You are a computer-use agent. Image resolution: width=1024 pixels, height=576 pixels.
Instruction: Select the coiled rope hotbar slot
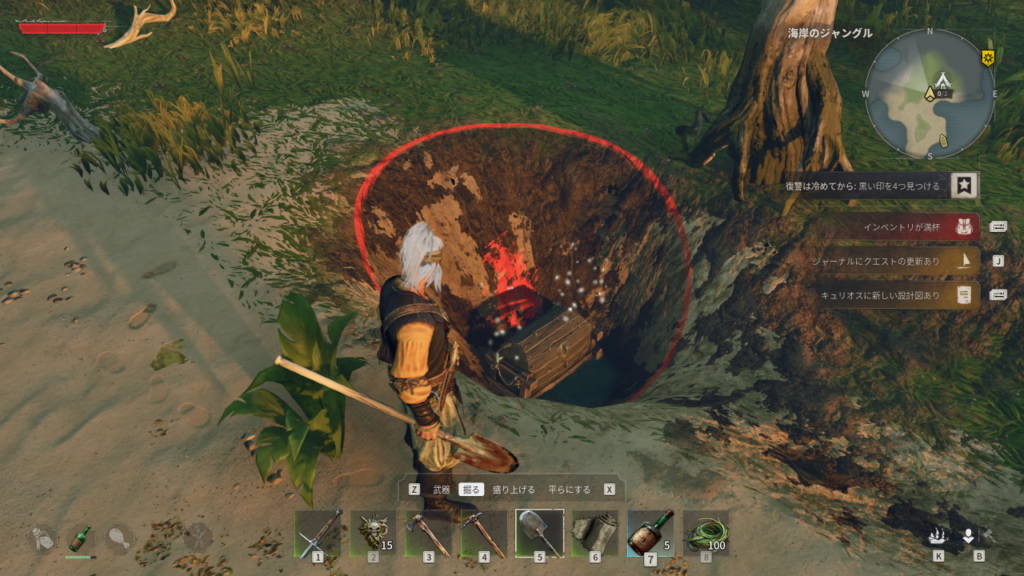[706, 533]
